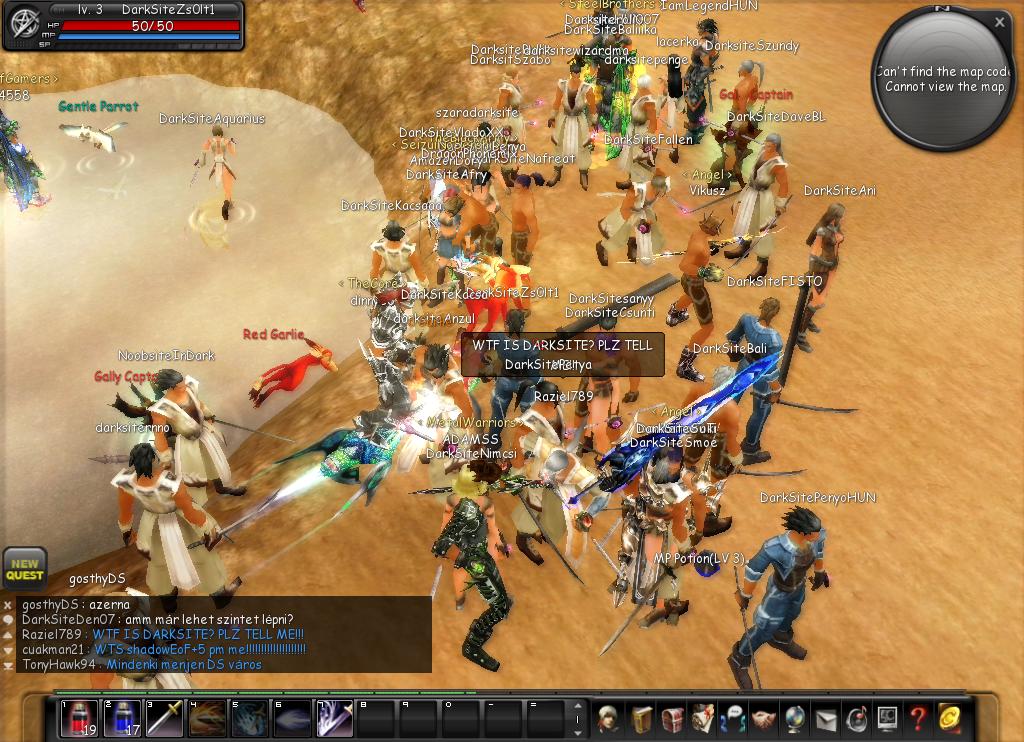Open help with the red question mark
Viewport: 1024px width, 742px height.
tap(918, 718)
